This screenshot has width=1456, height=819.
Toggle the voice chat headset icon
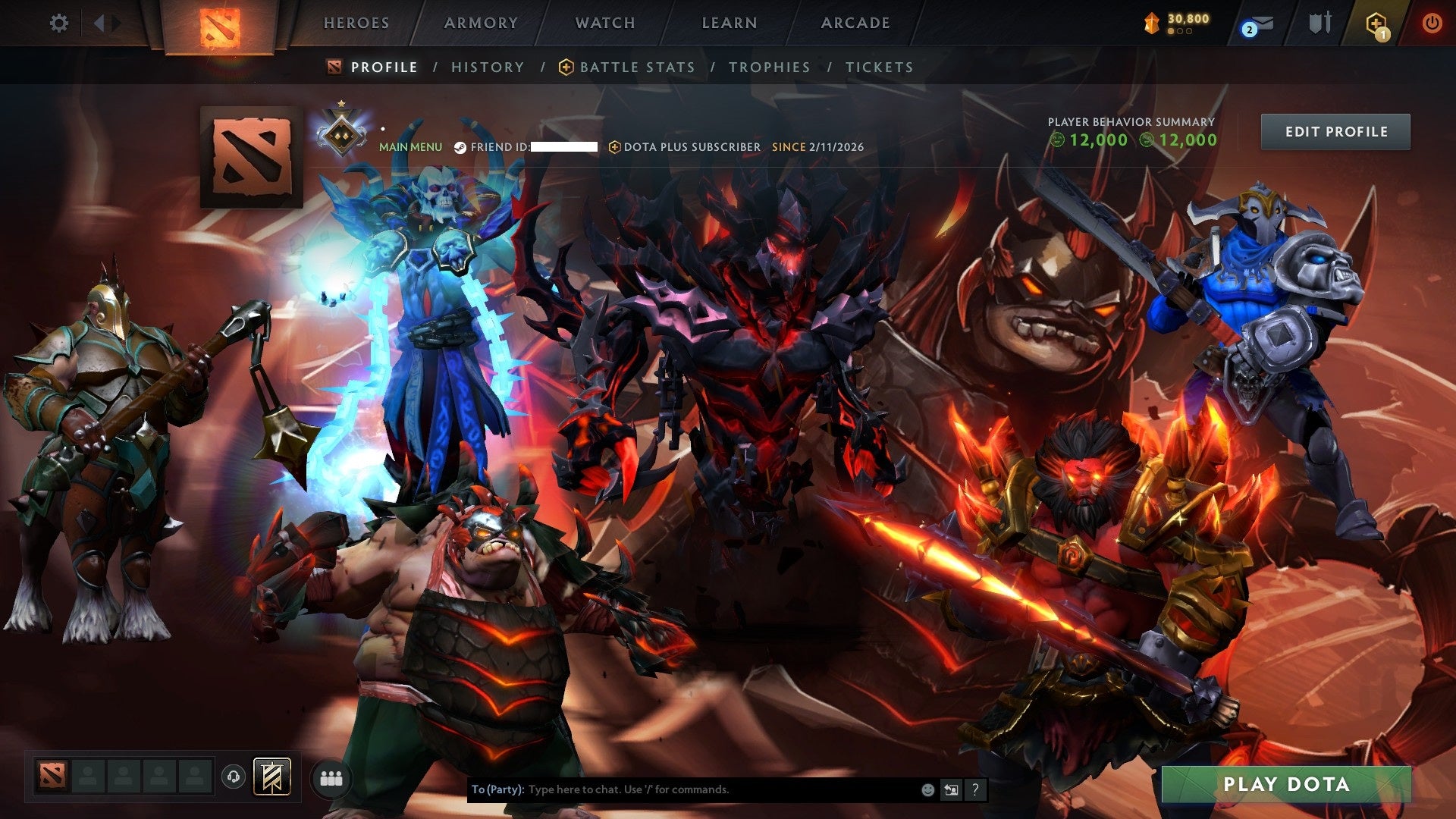coord(234,777)
